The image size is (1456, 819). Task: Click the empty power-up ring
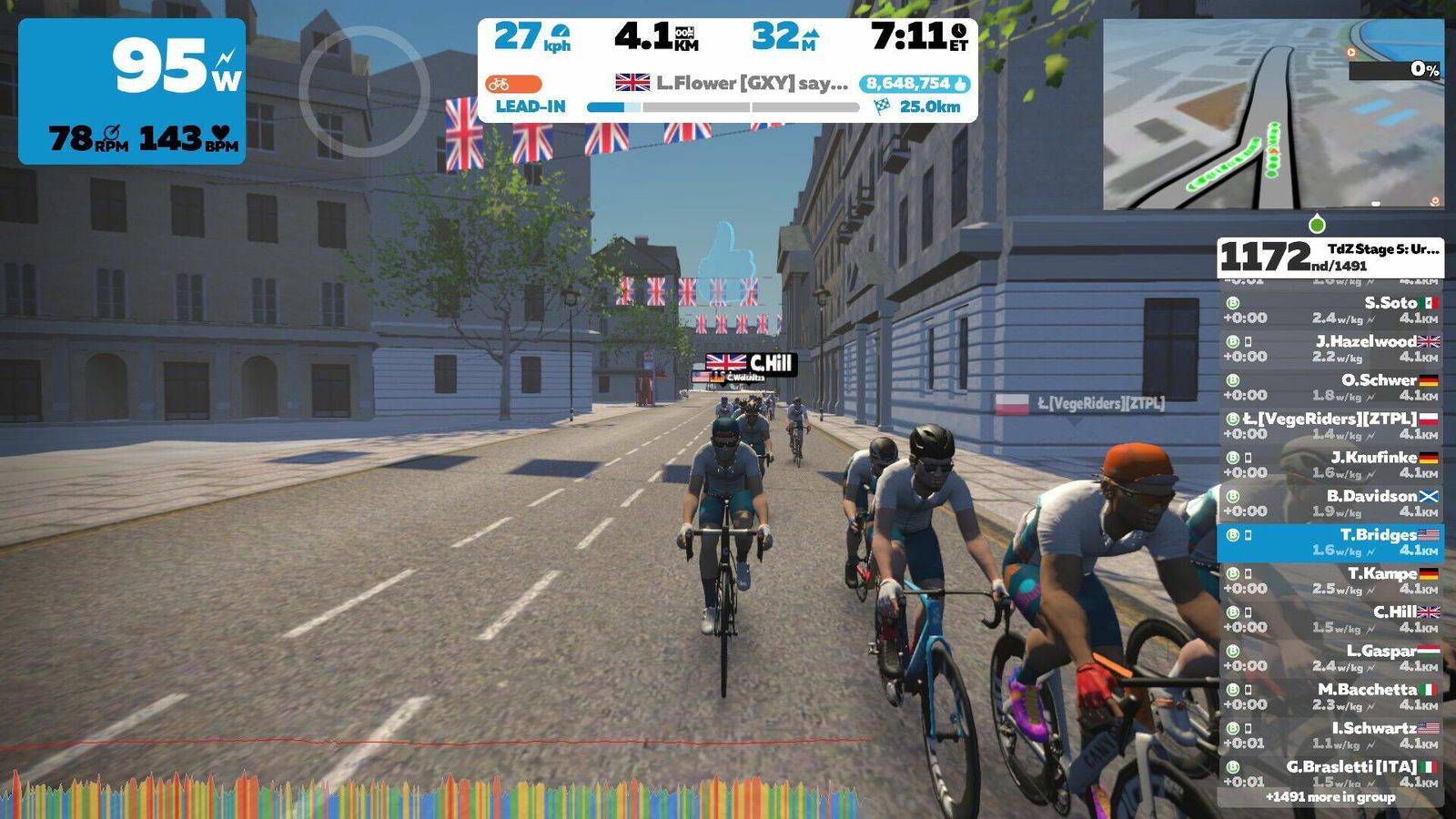364,91
